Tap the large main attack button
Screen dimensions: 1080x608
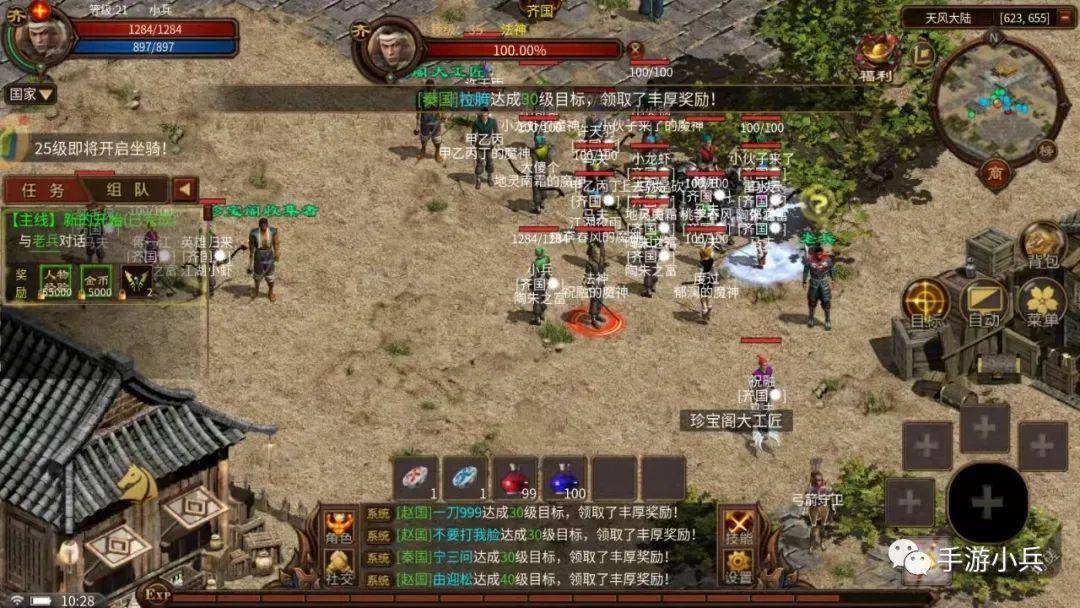click(987, 501)
